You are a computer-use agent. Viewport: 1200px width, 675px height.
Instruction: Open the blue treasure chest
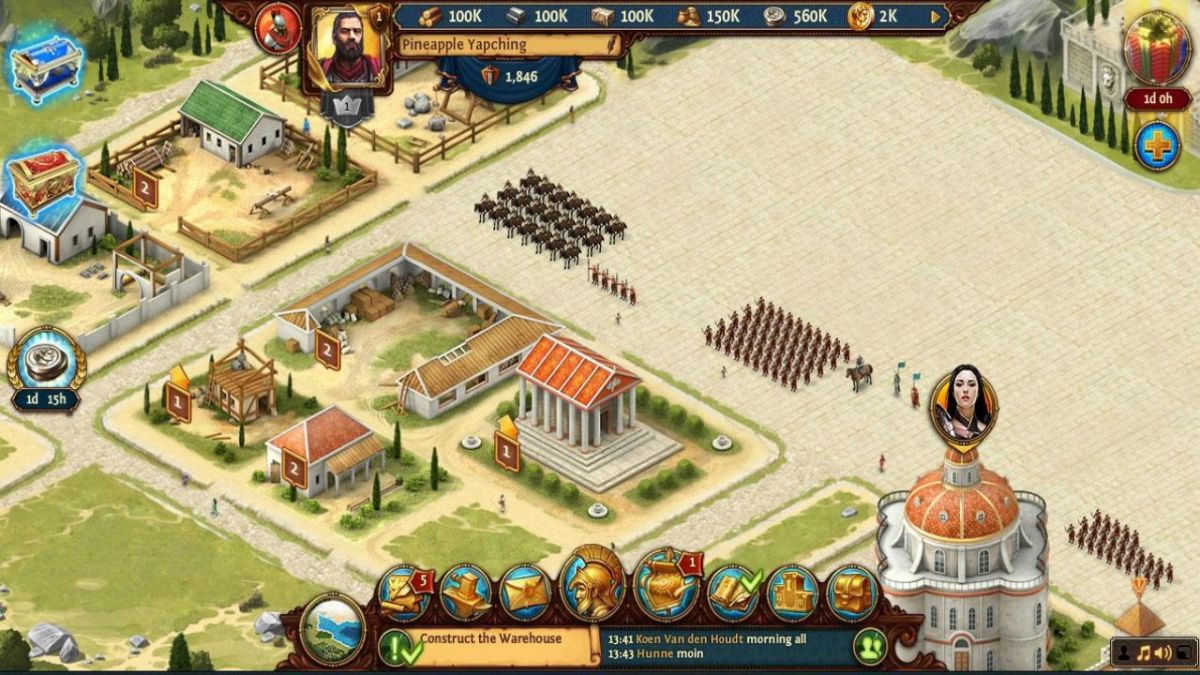(x=45, y=66)
